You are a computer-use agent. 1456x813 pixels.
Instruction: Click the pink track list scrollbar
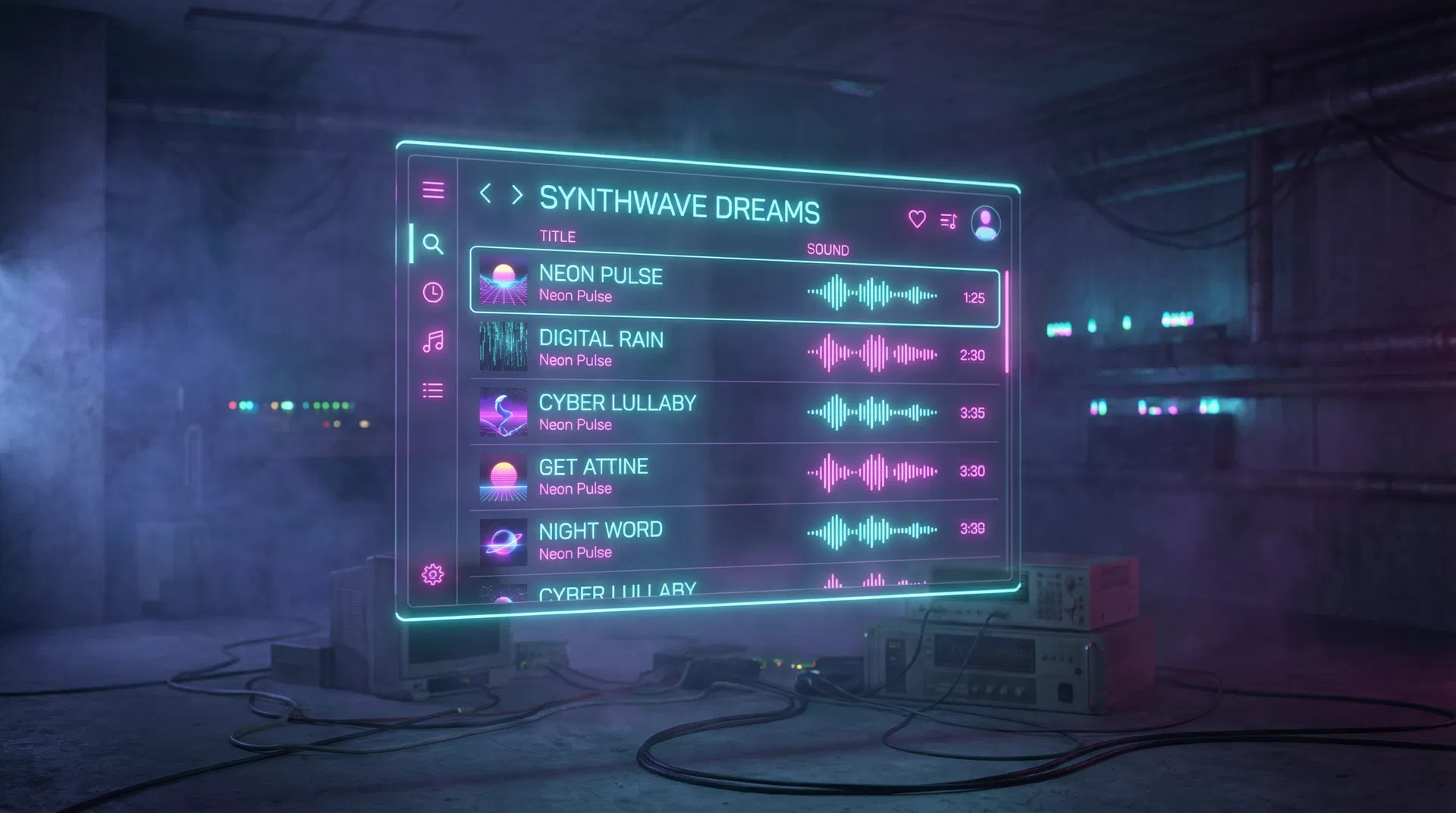tap(1006, 322)
